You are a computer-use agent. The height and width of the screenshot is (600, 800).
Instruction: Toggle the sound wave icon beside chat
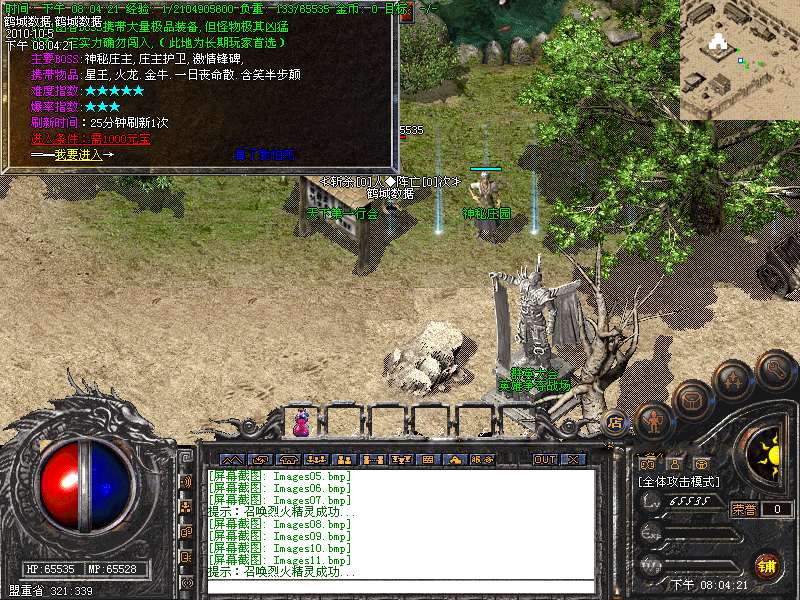click(x=186, y=481)
